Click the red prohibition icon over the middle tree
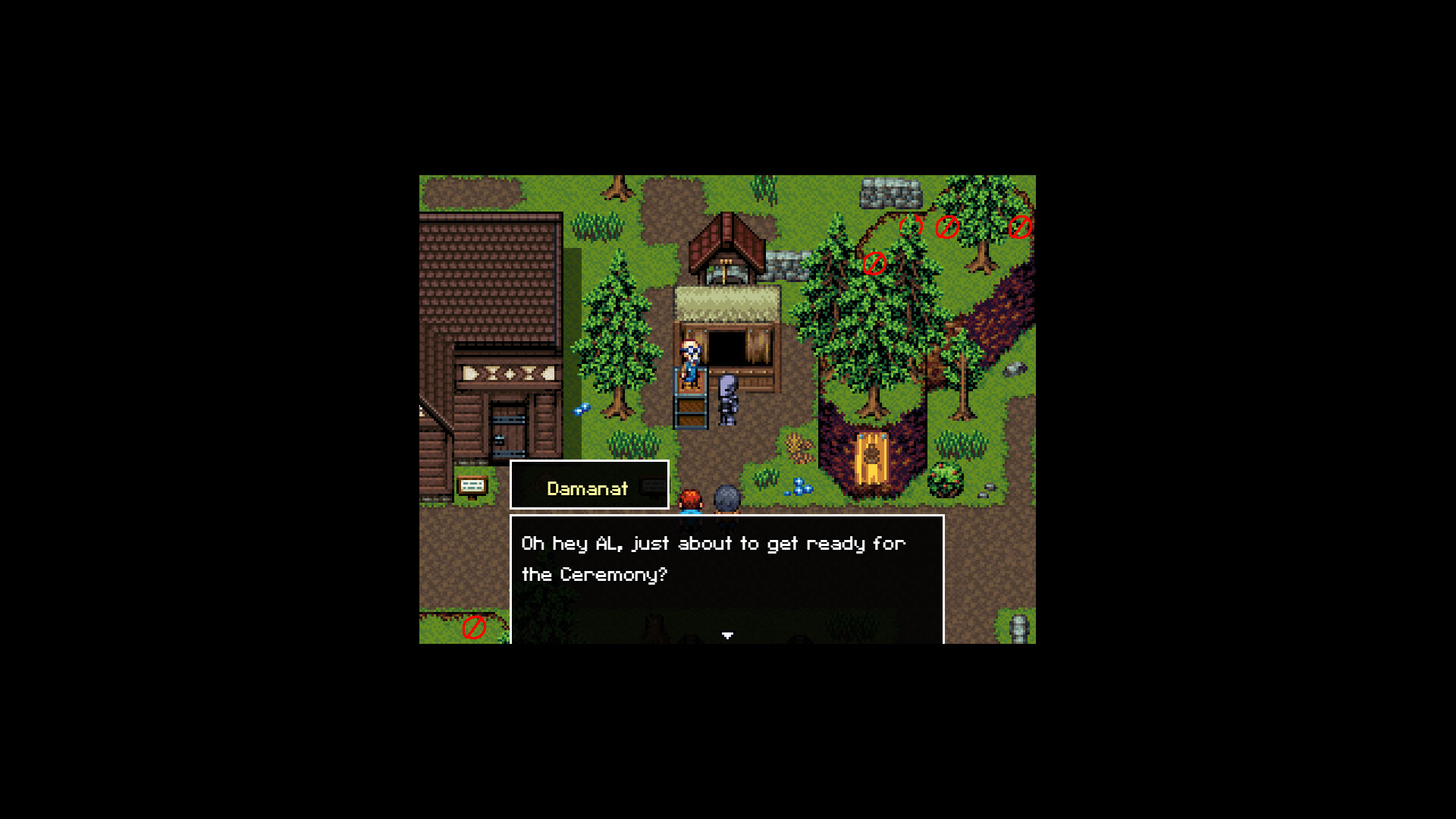This screenshot has height=819, width=1456. pyautogui.click(x=947, y=228)
